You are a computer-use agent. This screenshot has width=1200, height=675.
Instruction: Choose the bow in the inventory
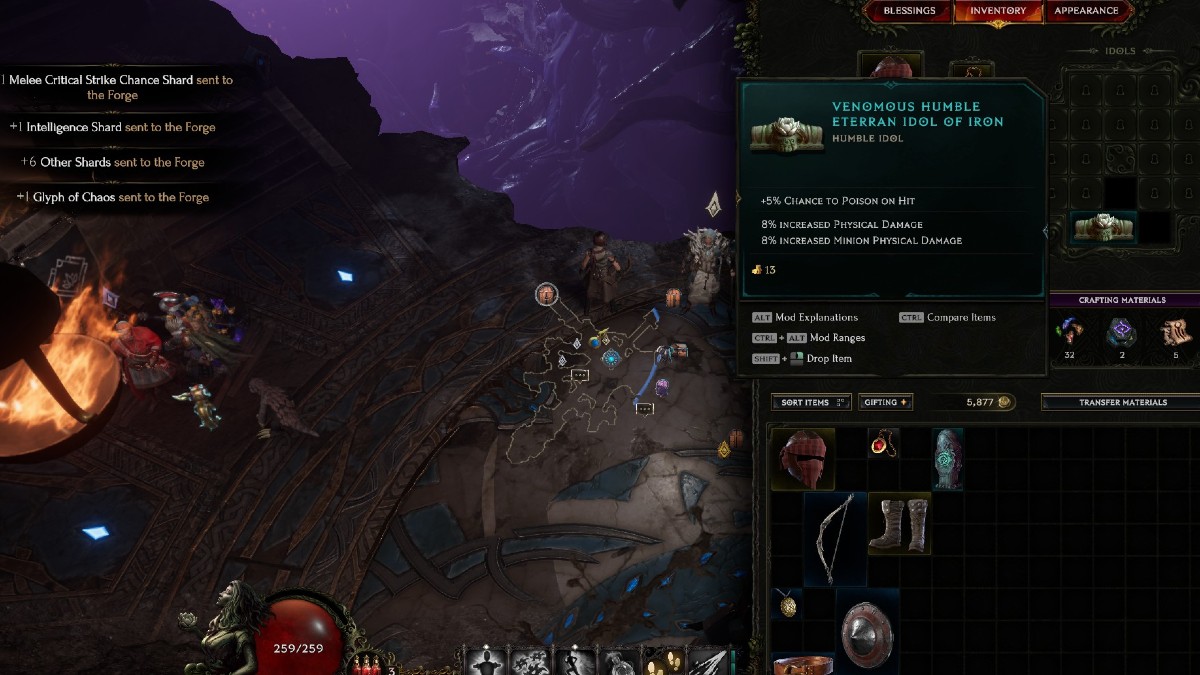click(834, 536)
